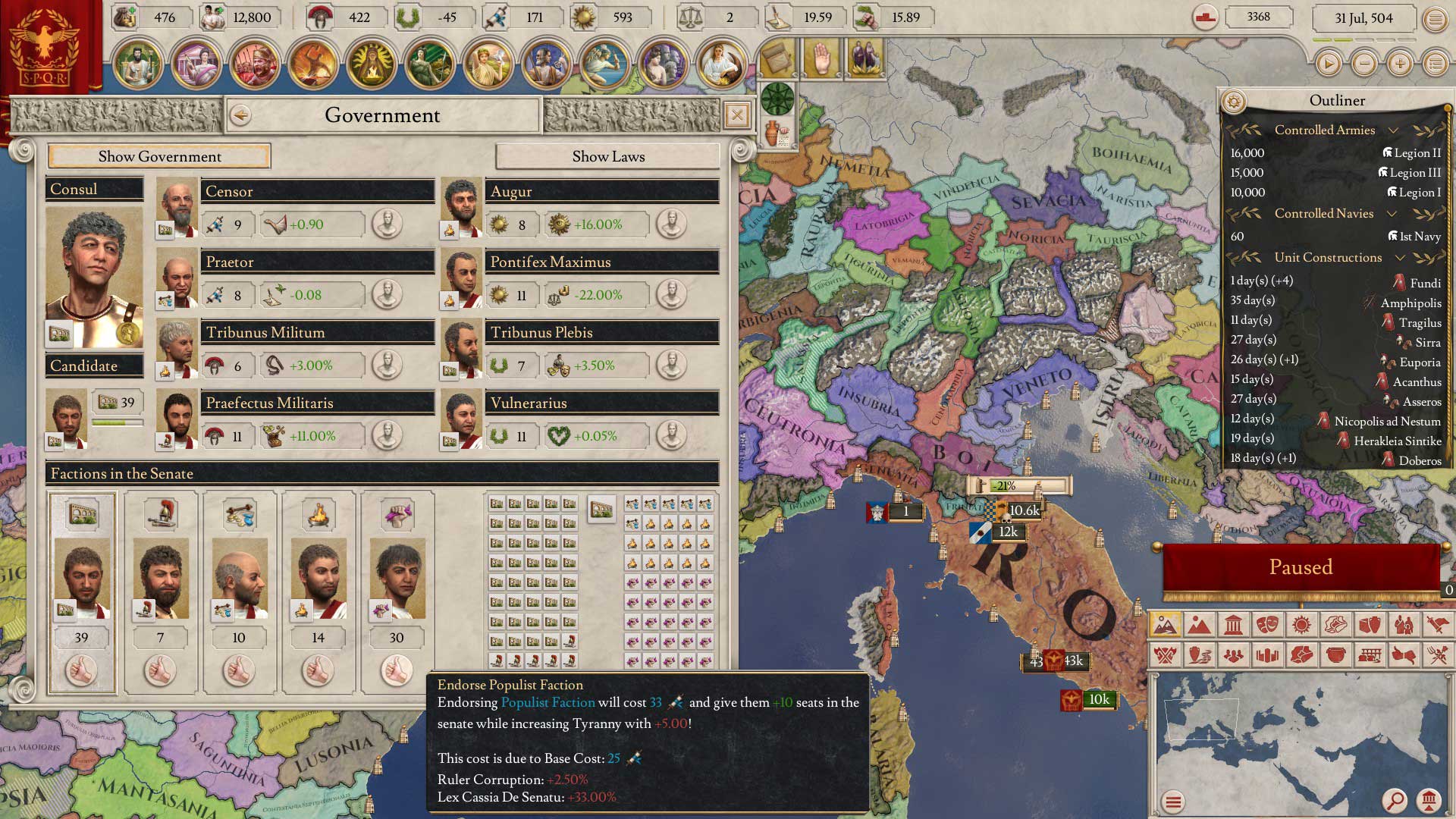The image size is (1456, 819).
Task: Switch to the Show Laws tab
Action: (x=607, y=156)
